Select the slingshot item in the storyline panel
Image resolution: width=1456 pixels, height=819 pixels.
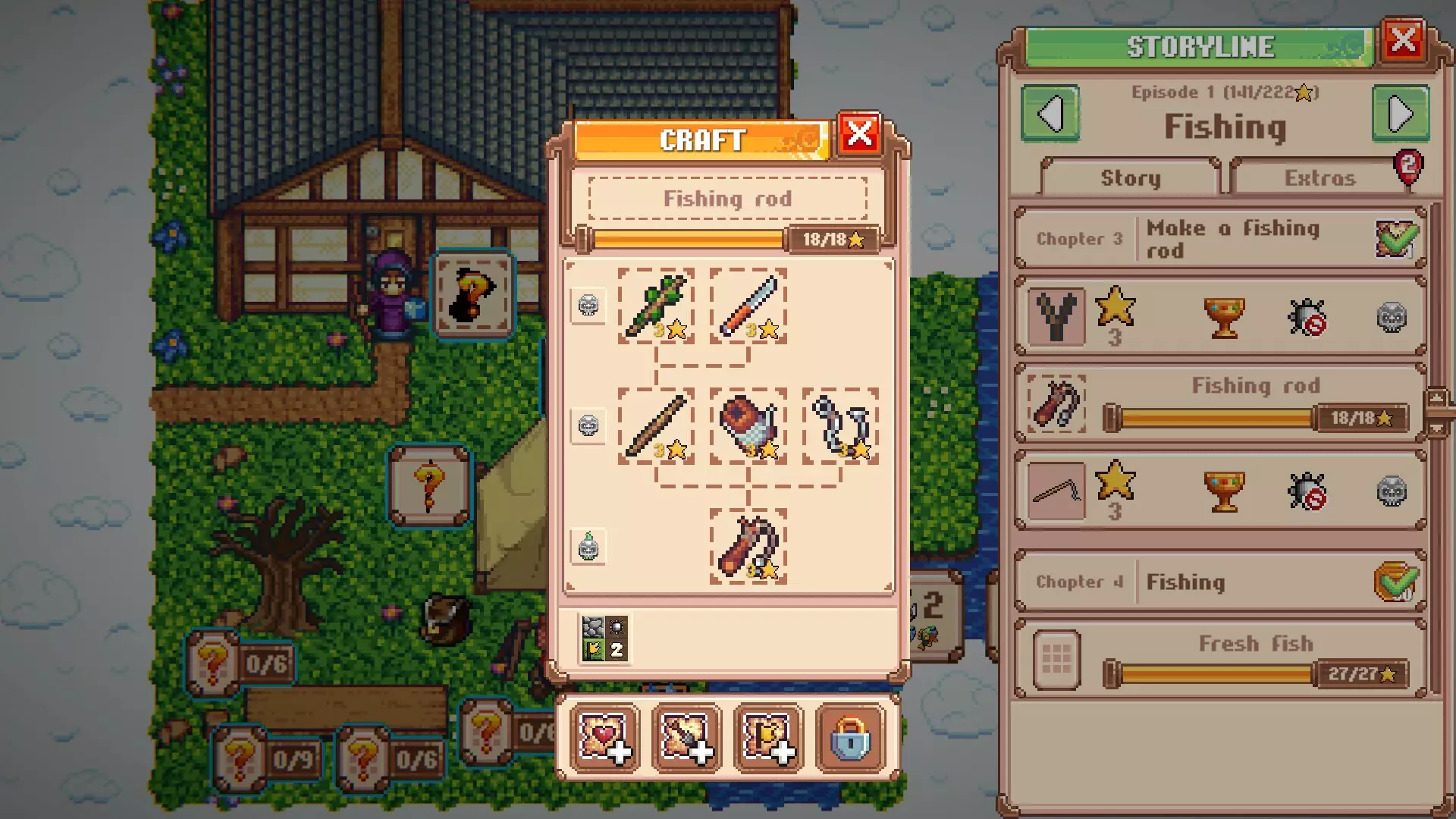(1057, 316)
